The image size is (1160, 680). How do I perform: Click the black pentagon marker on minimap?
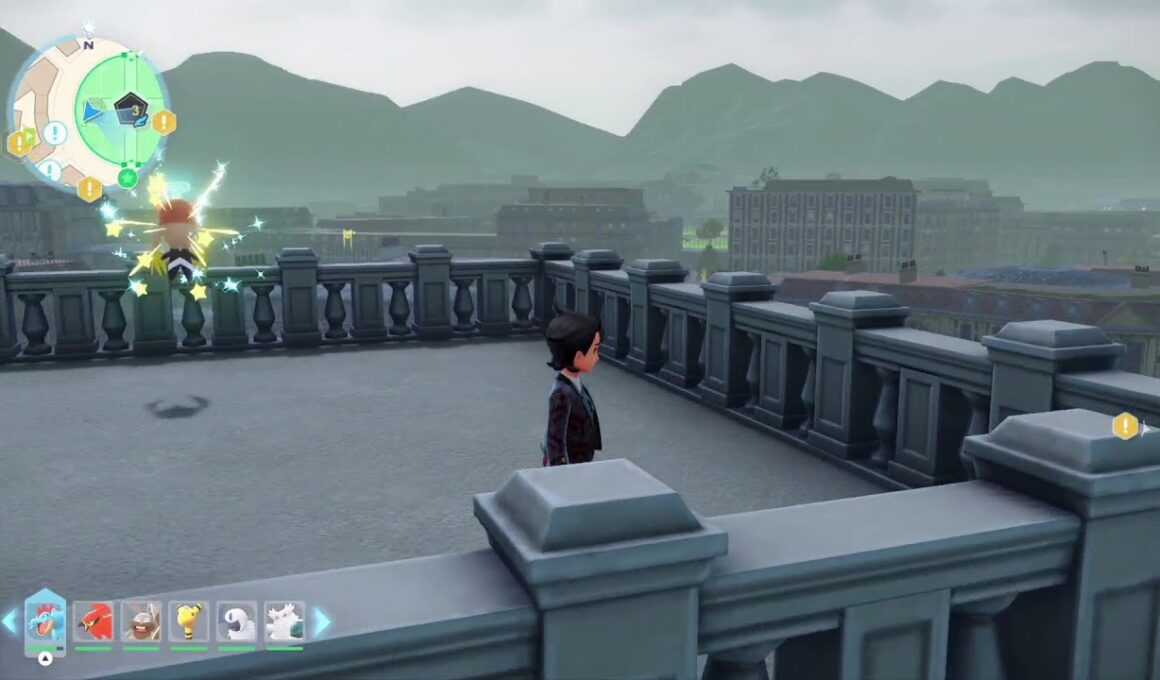(129, 107)
